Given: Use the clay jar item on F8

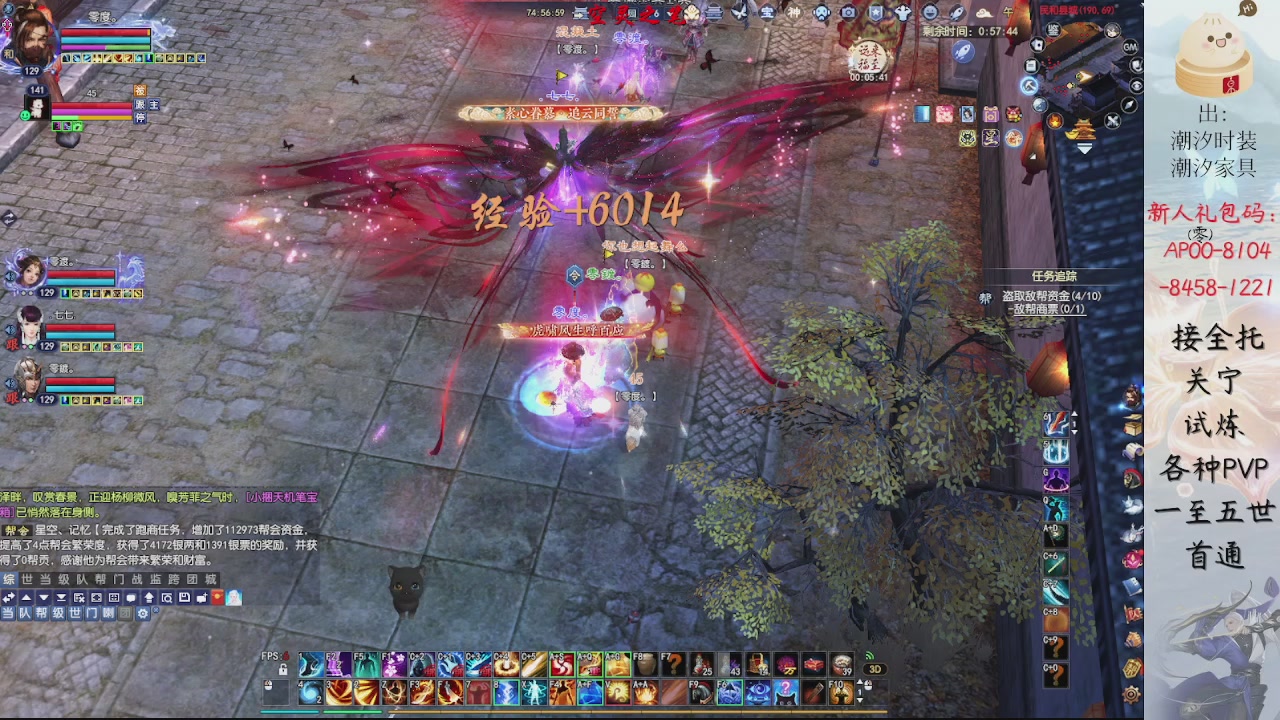Looking at the screenshot, I should coord(645,664).
